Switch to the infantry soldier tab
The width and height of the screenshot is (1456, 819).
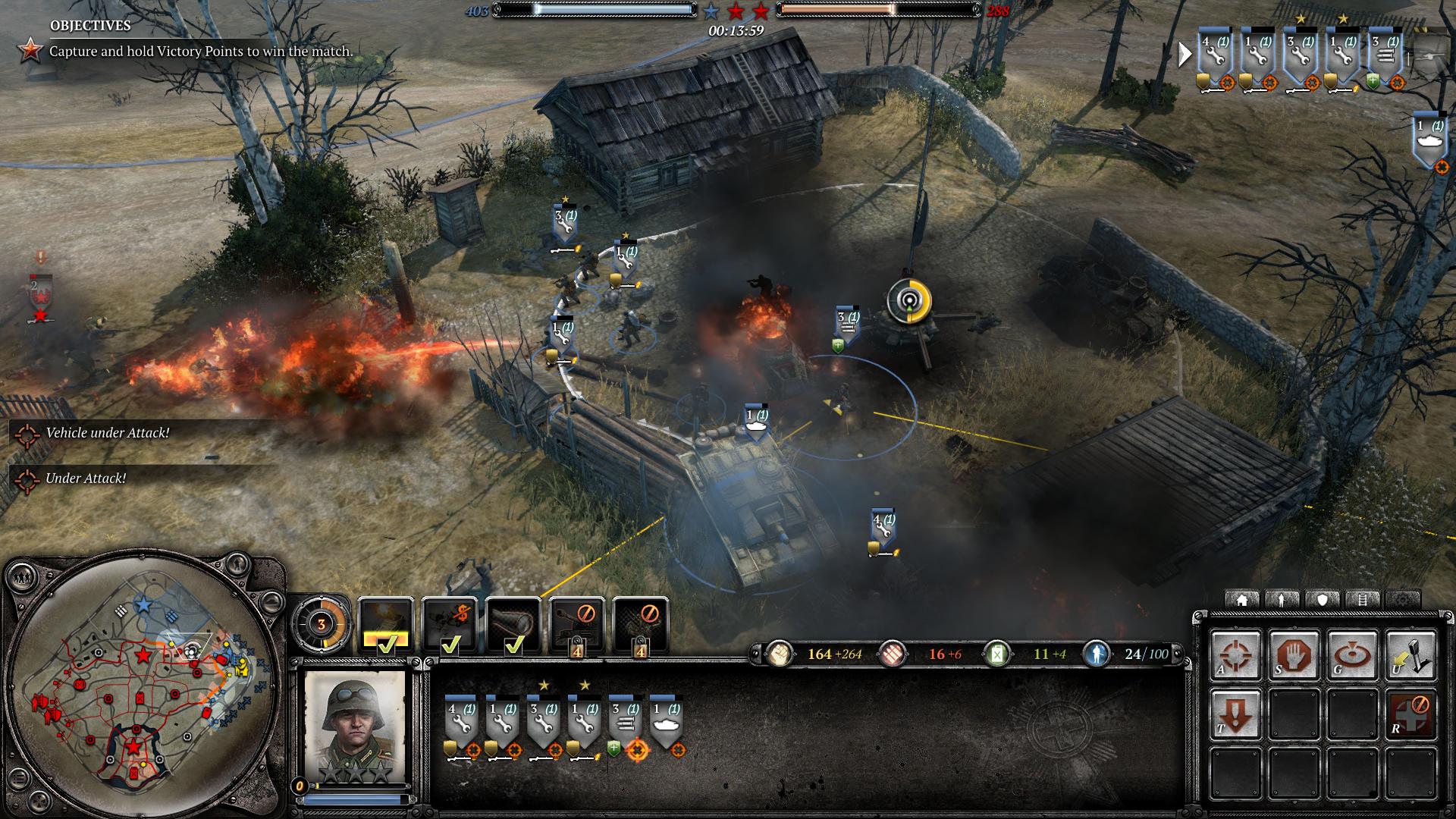pos(1282,600)
